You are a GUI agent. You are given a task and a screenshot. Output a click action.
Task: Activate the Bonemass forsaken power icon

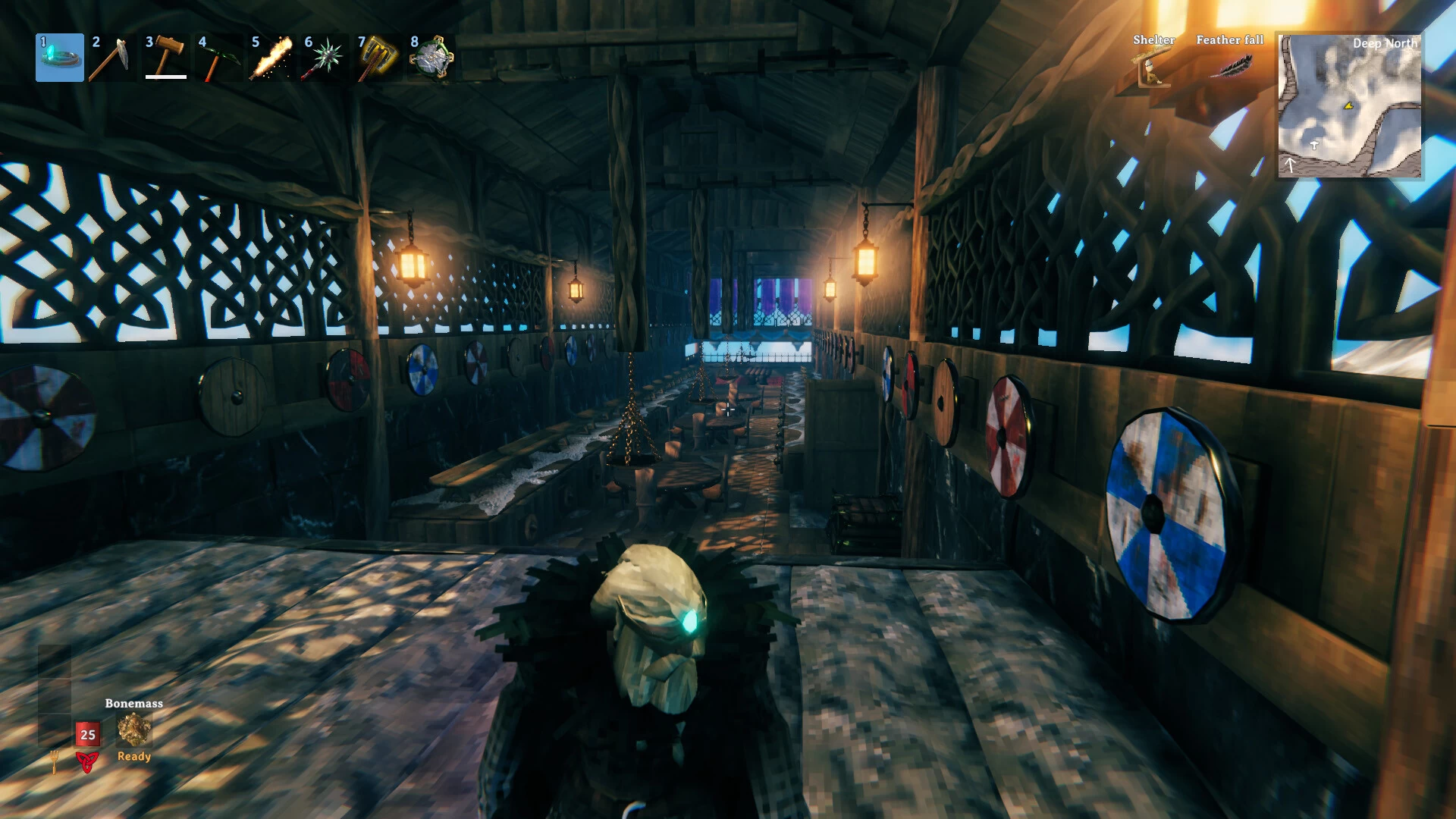pyautogui.click(x=134, y=730)
